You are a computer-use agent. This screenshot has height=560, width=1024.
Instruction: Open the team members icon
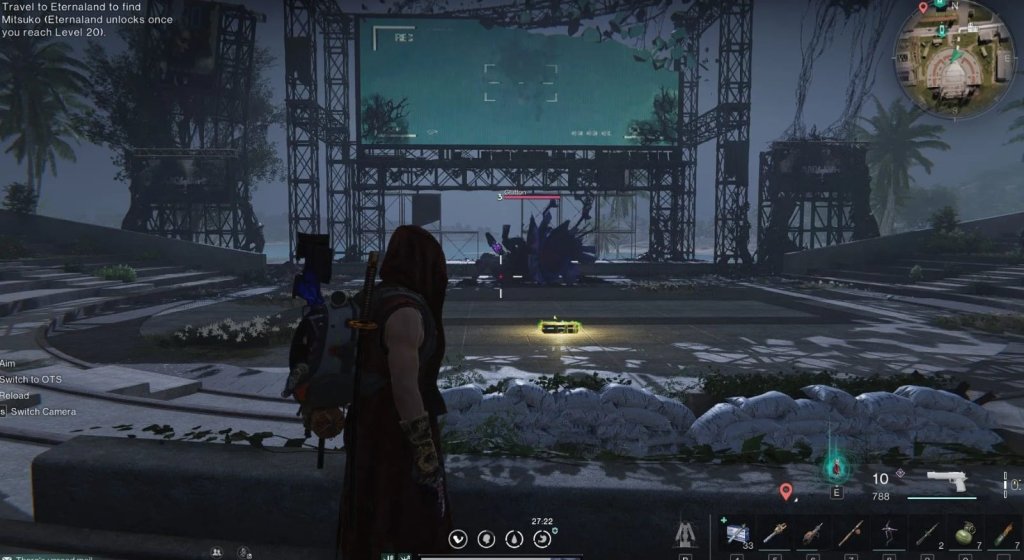click(216, 551)
